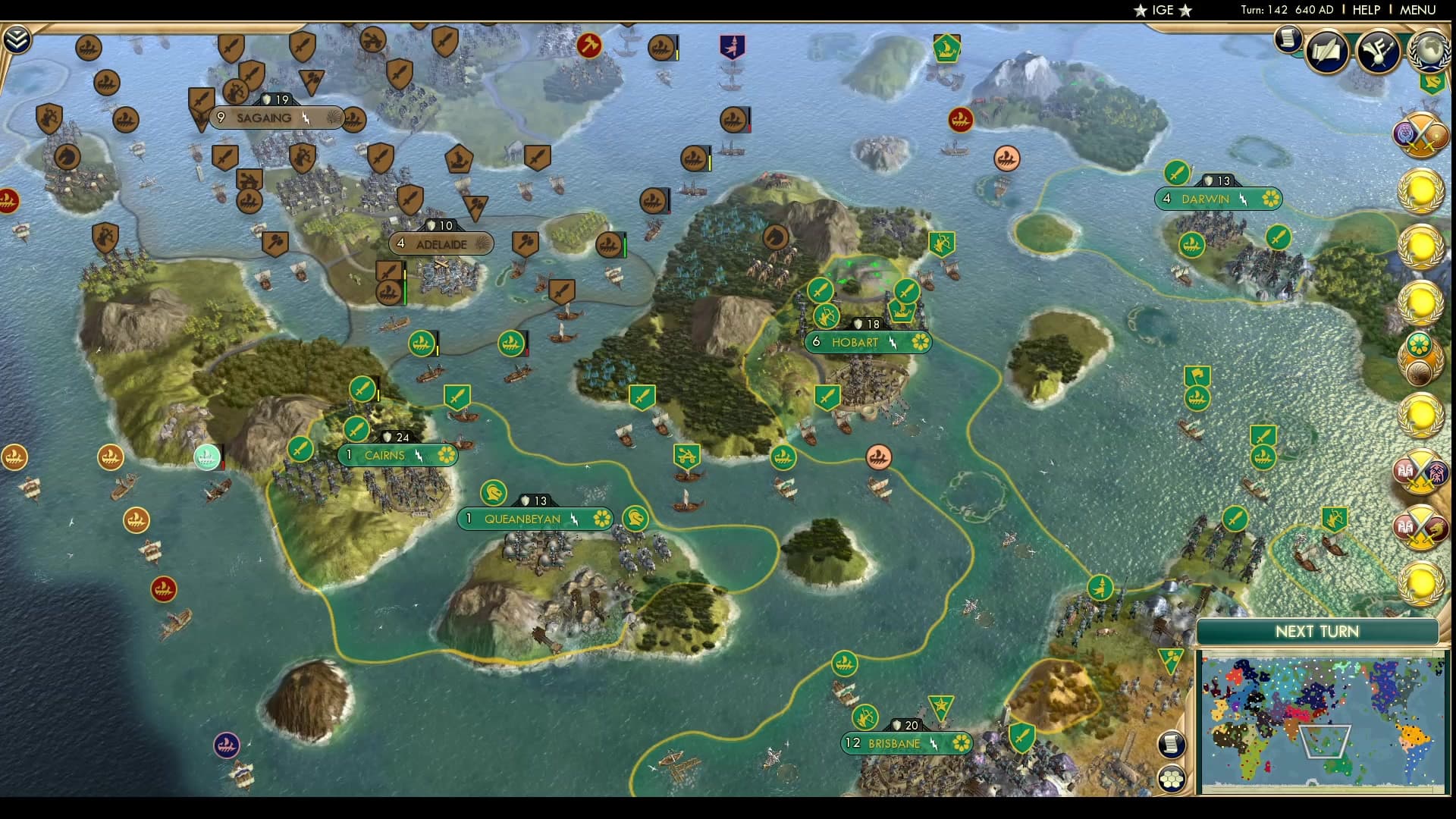Expand the Brisbane city banner

907,744
